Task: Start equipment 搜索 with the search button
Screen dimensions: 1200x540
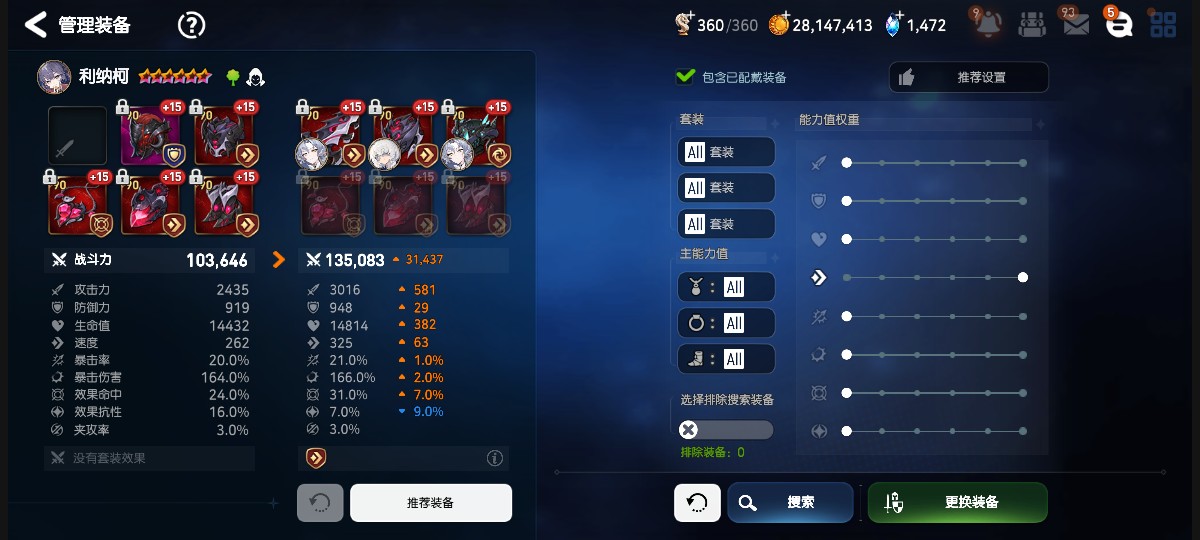Action: tap(790, 502)
